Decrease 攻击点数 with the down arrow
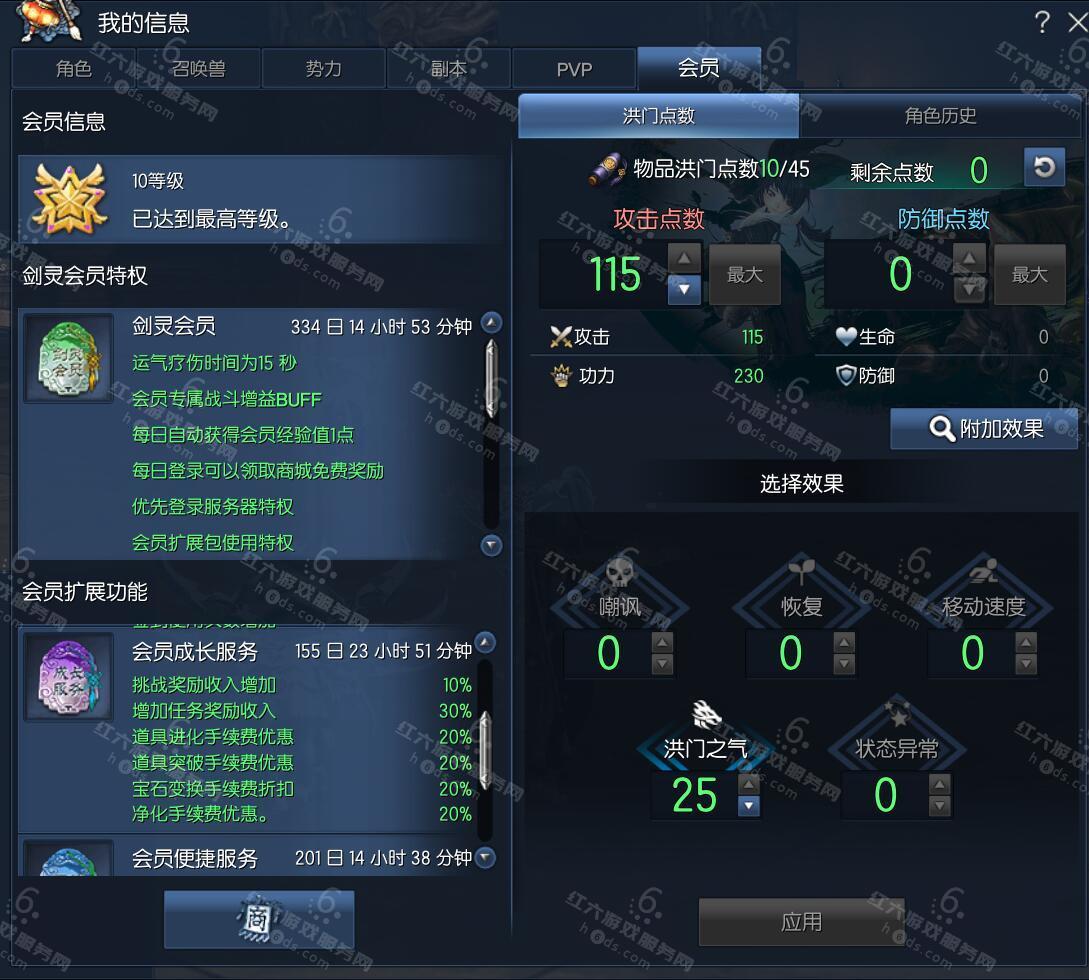This screenshot has height=980, width=1089. (x=684, y=290)
